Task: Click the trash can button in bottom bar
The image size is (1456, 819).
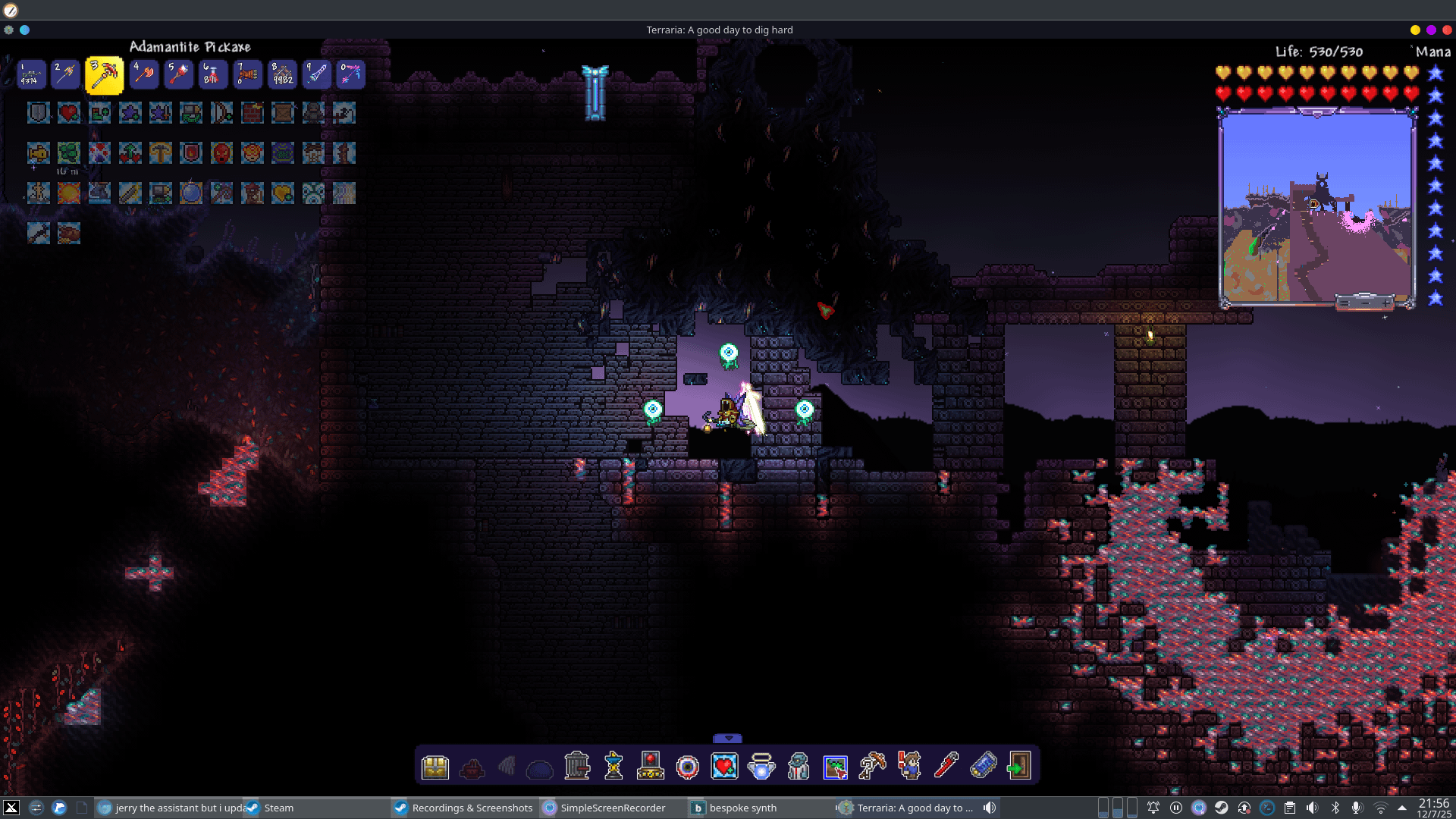Action: coord(577,766)
